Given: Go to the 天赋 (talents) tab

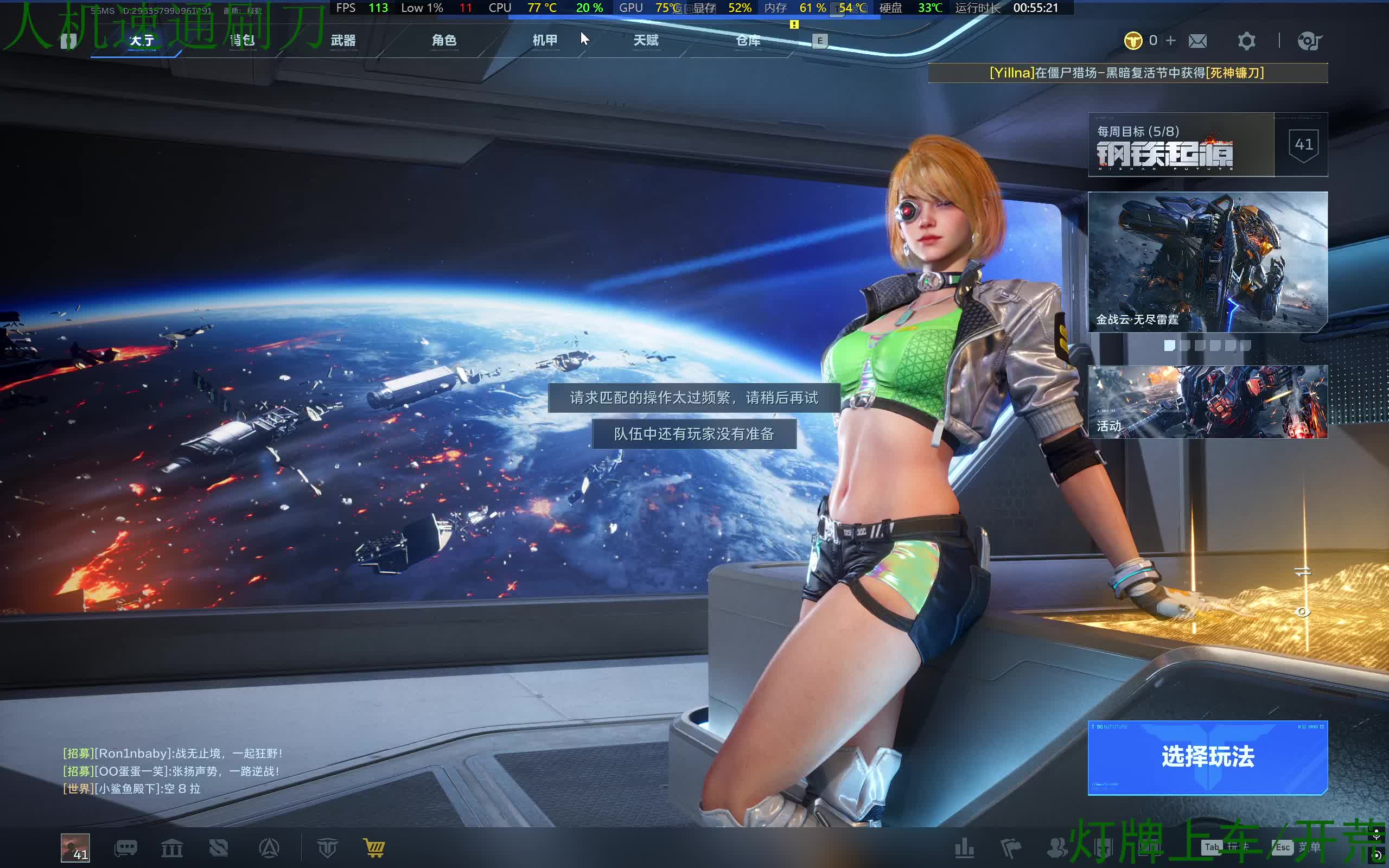Looking at the screenshot, I should click(x=646, y=40).
